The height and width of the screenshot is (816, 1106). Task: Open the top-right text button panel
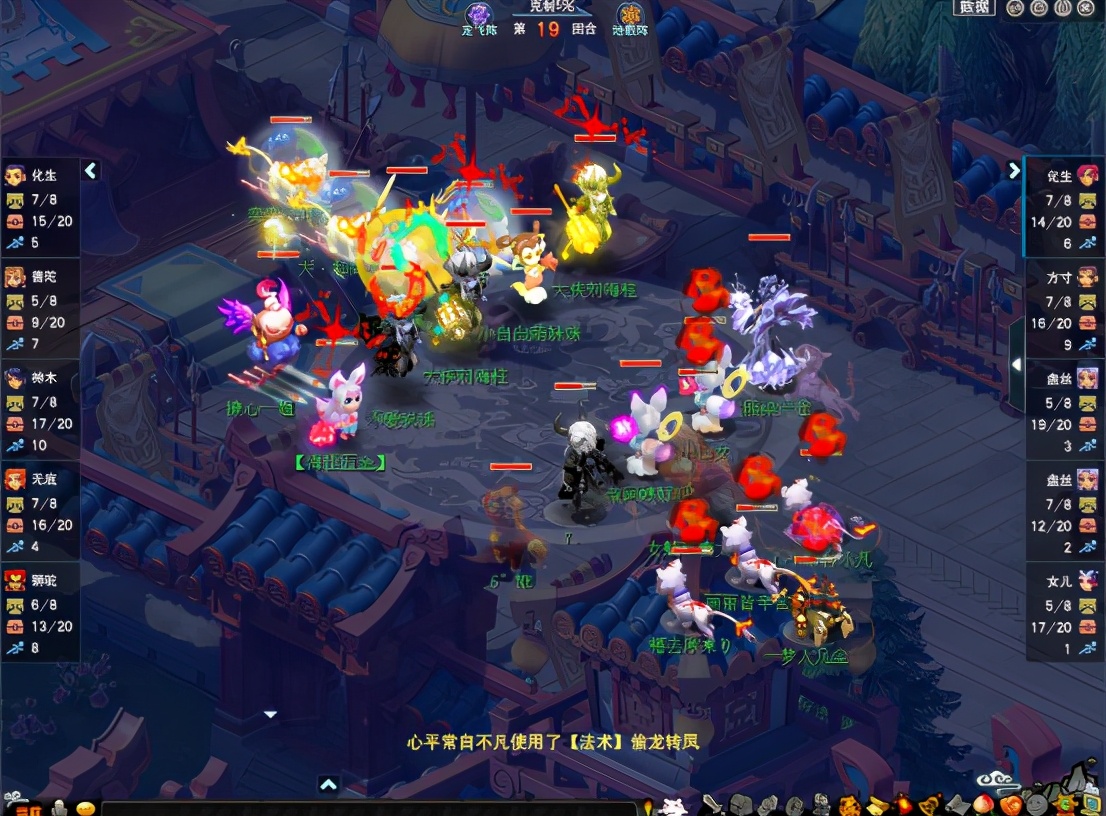coord(974,8)
